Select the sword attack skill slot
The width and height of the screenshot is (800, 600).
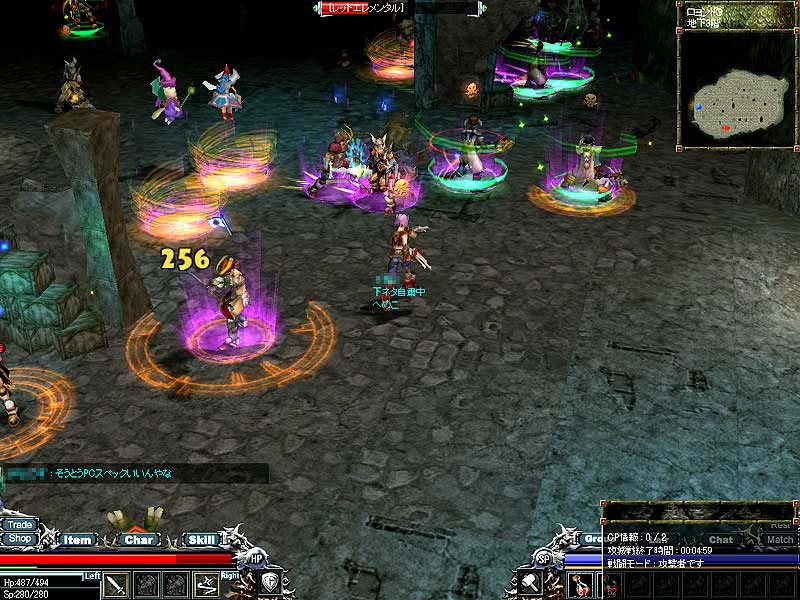[117, 584]
